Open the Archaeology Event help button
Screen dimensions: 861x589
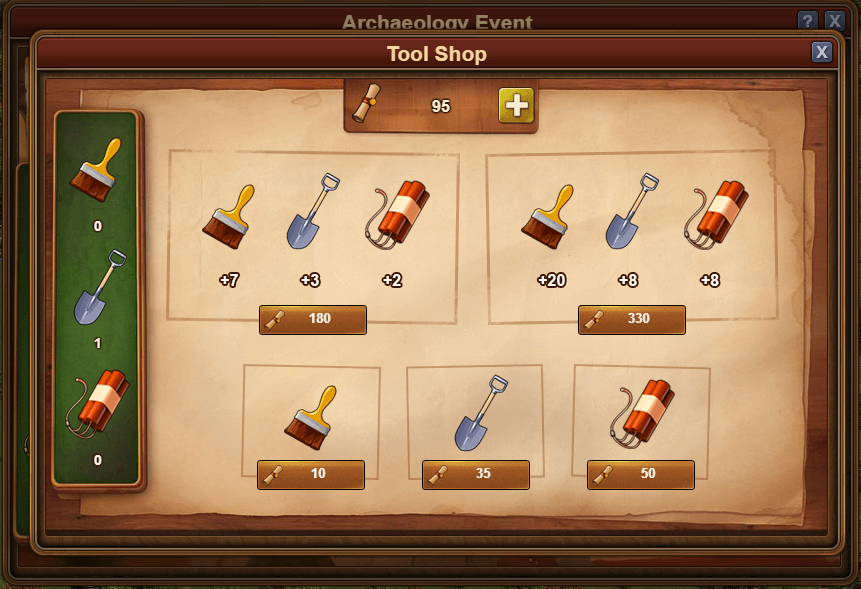tap(808, 21)
